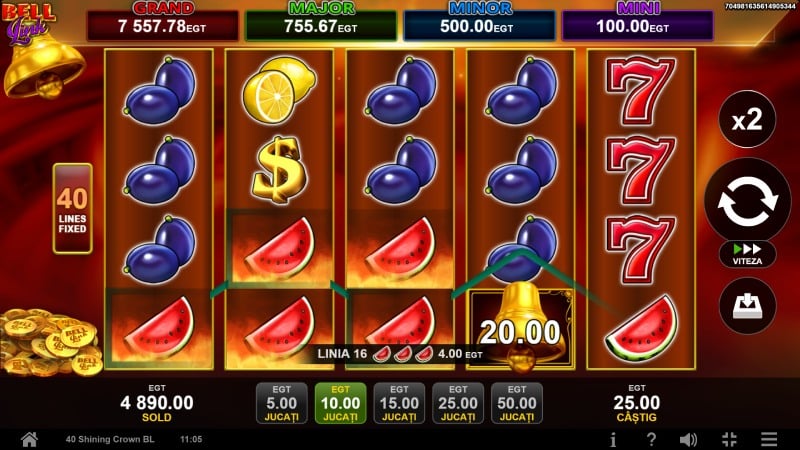Screen dimensions: 800x450
Task: Activate the x2 gamble button
Action: 747,121
